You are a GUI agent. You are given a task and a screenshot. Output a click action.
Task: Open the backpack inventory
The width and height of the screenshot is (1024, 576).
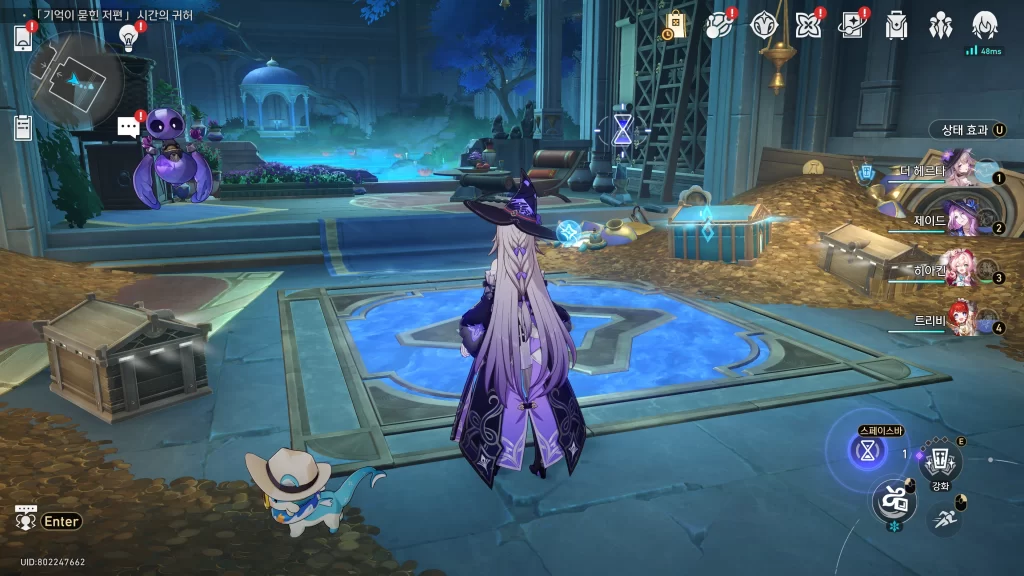[896, 26]
